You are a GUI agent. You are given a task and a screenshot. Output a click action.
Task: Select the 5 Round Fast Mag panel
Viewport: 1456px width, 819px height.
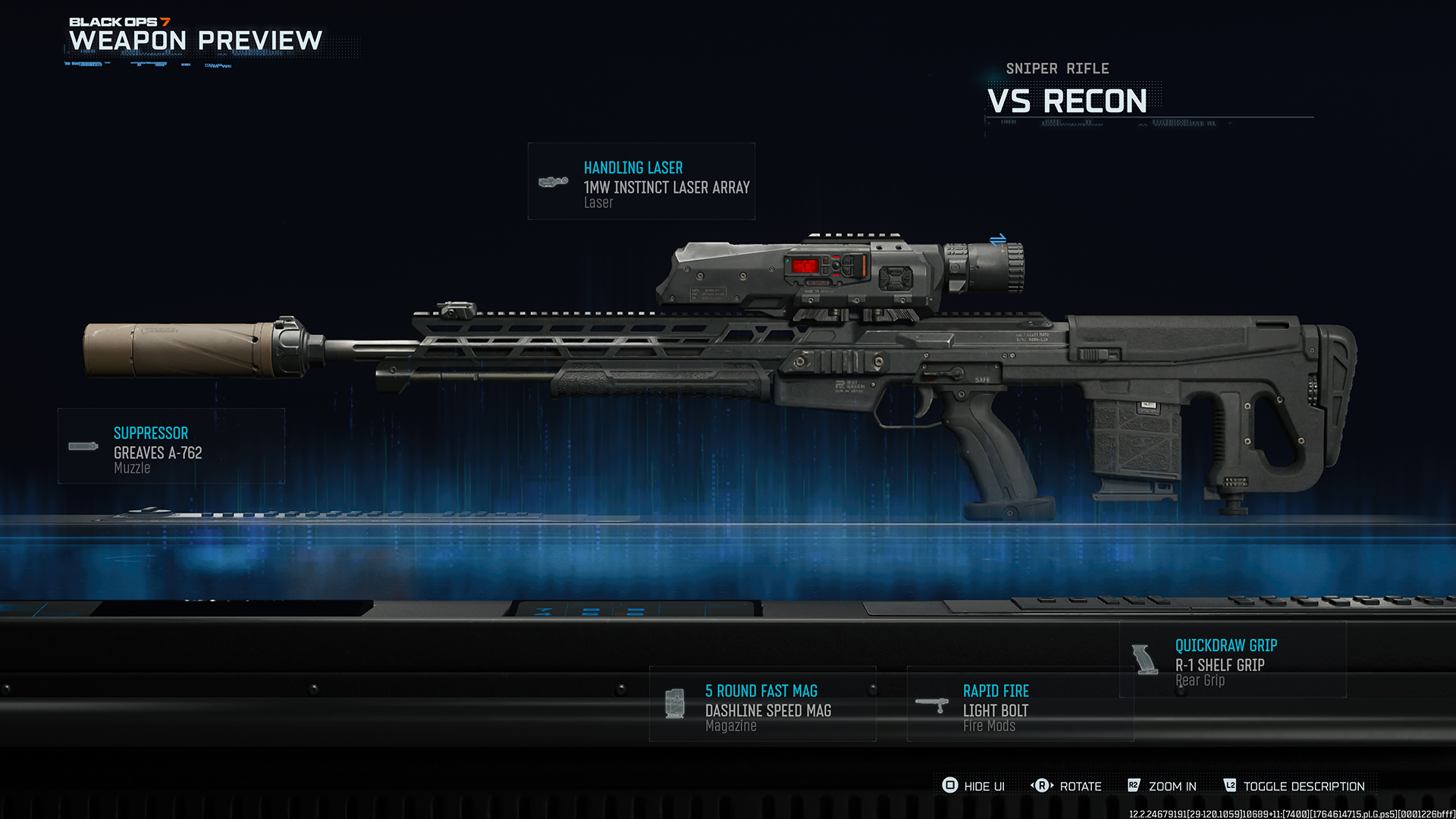point(761,704)
